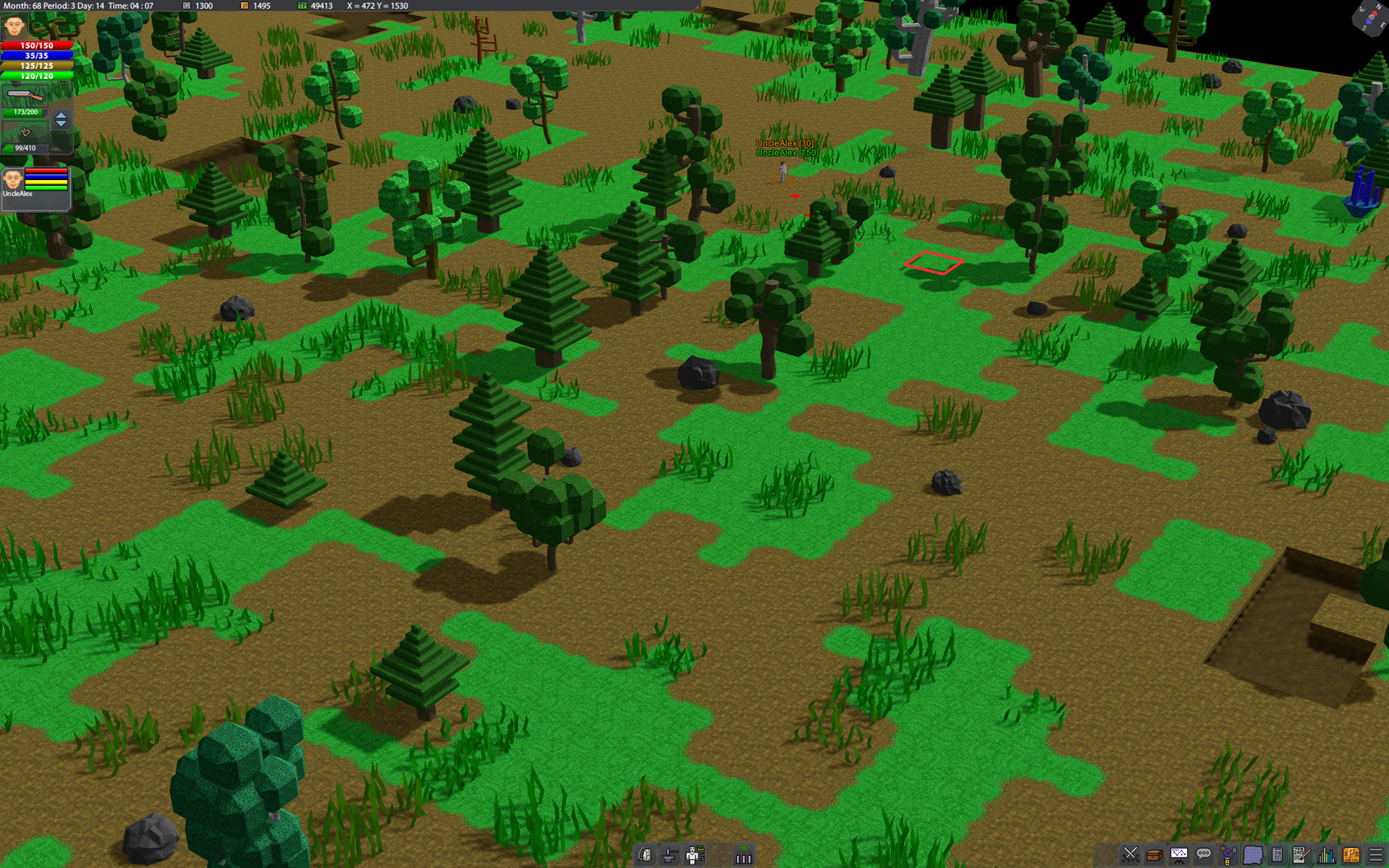Open the storage chest panel
The width and height of the screenshot is (1389, 868).
pos(1153,856)
